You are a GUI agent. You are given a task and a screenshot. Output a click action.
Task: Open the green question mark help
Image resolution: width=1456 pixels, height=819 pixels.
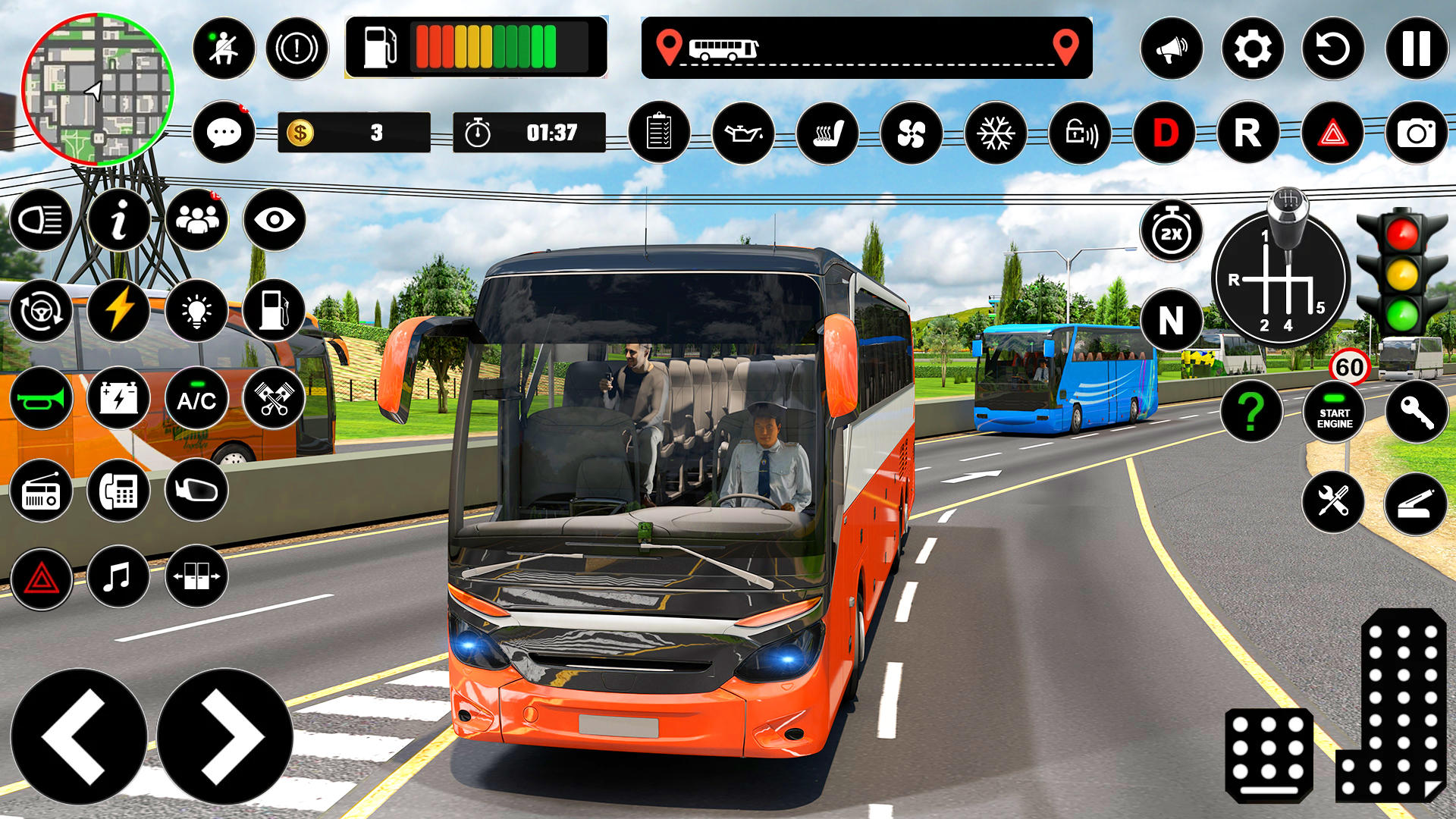point(1251,413)
